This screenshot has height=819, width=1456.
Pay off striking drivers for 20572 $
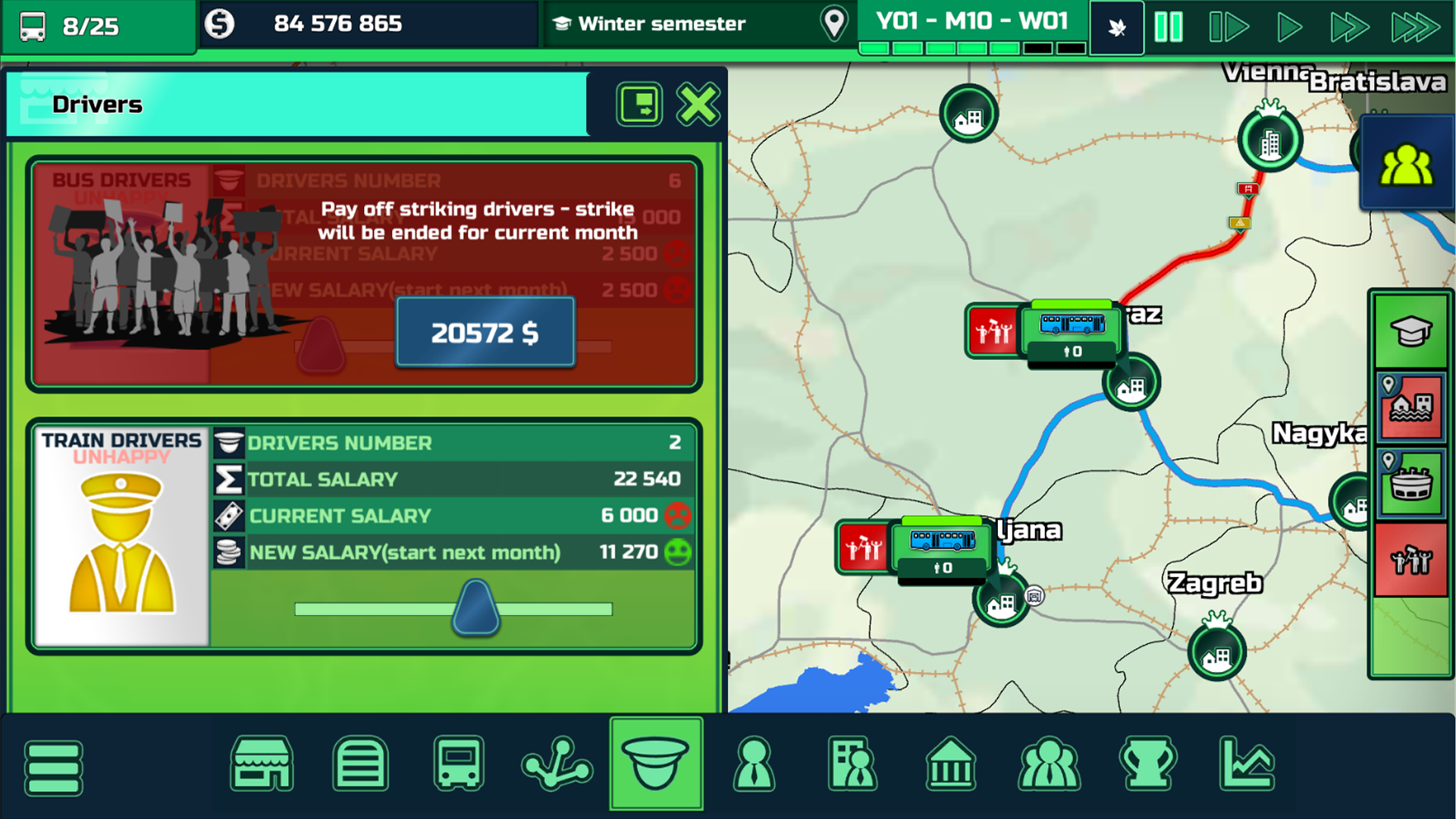click(485, 331)
